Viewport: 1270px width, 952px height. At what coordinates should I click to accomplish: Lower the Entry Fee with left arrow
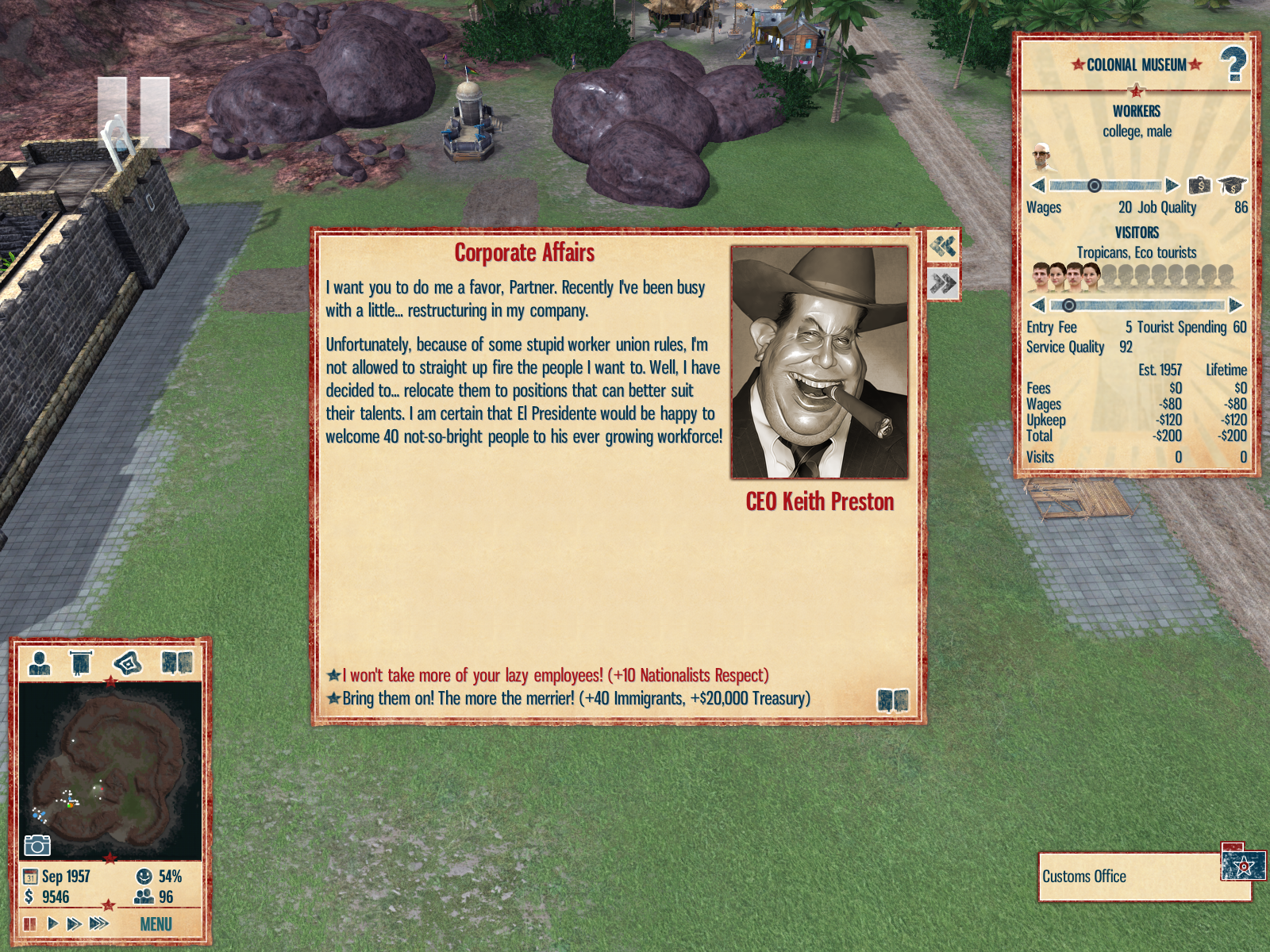(1038, 305)
